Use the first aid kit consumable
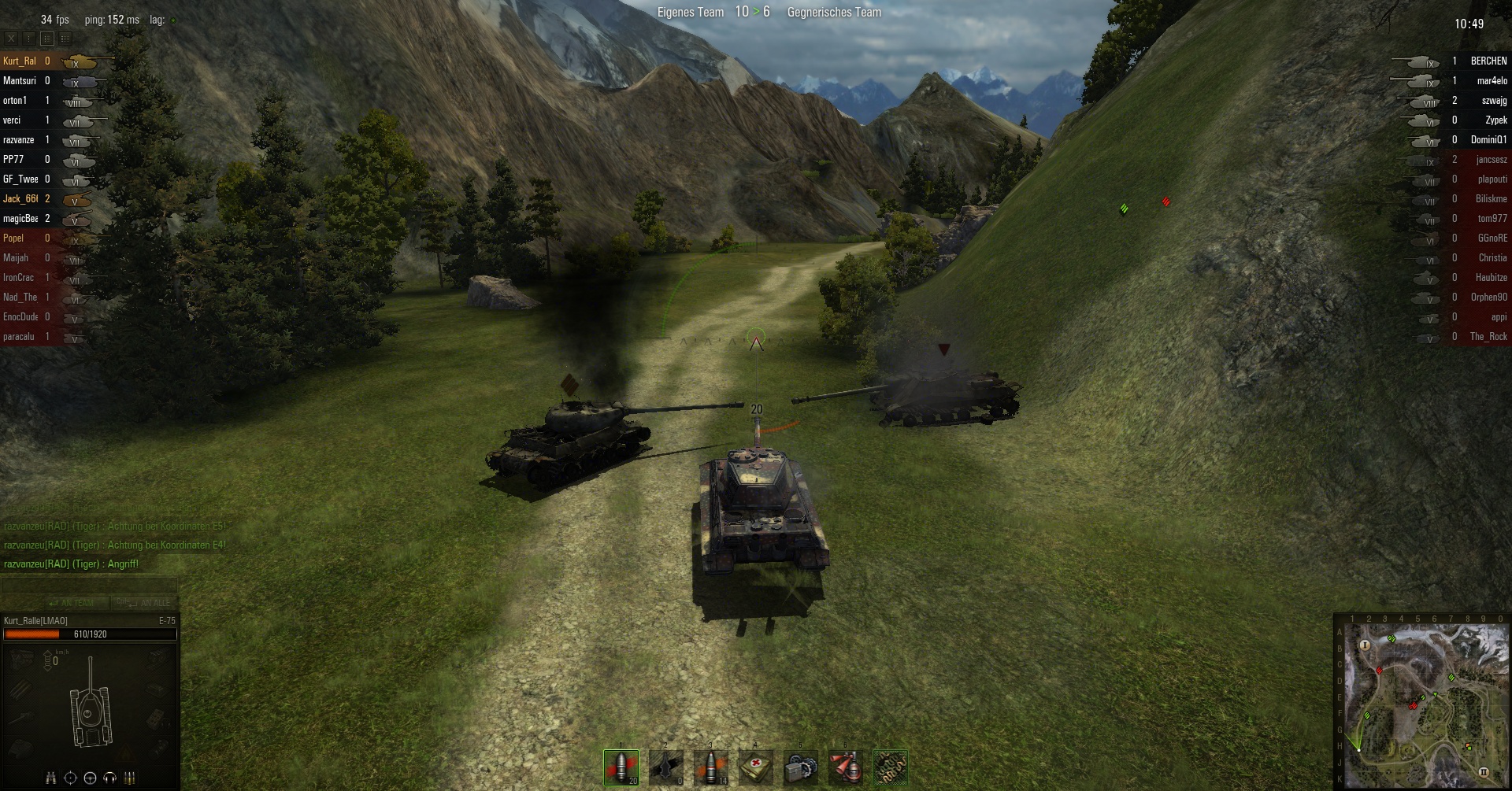 756,767
